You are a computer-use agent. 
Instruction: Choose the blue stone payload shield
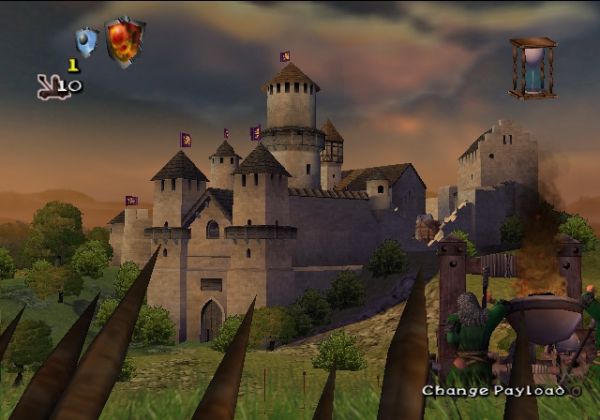click(x=86, y=42)
